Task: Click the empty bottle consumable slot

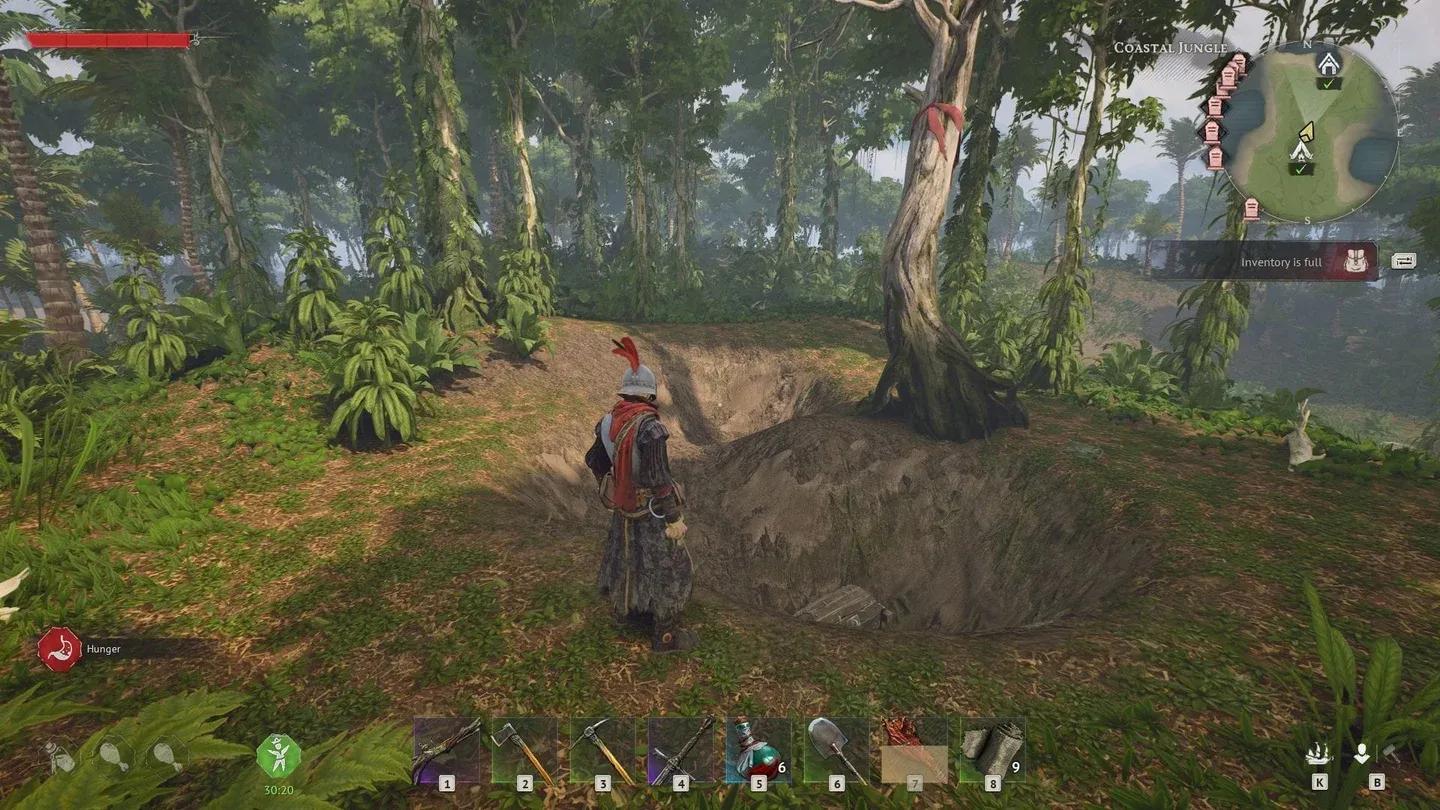Action: pyautogui.click(x=60, y=757)
